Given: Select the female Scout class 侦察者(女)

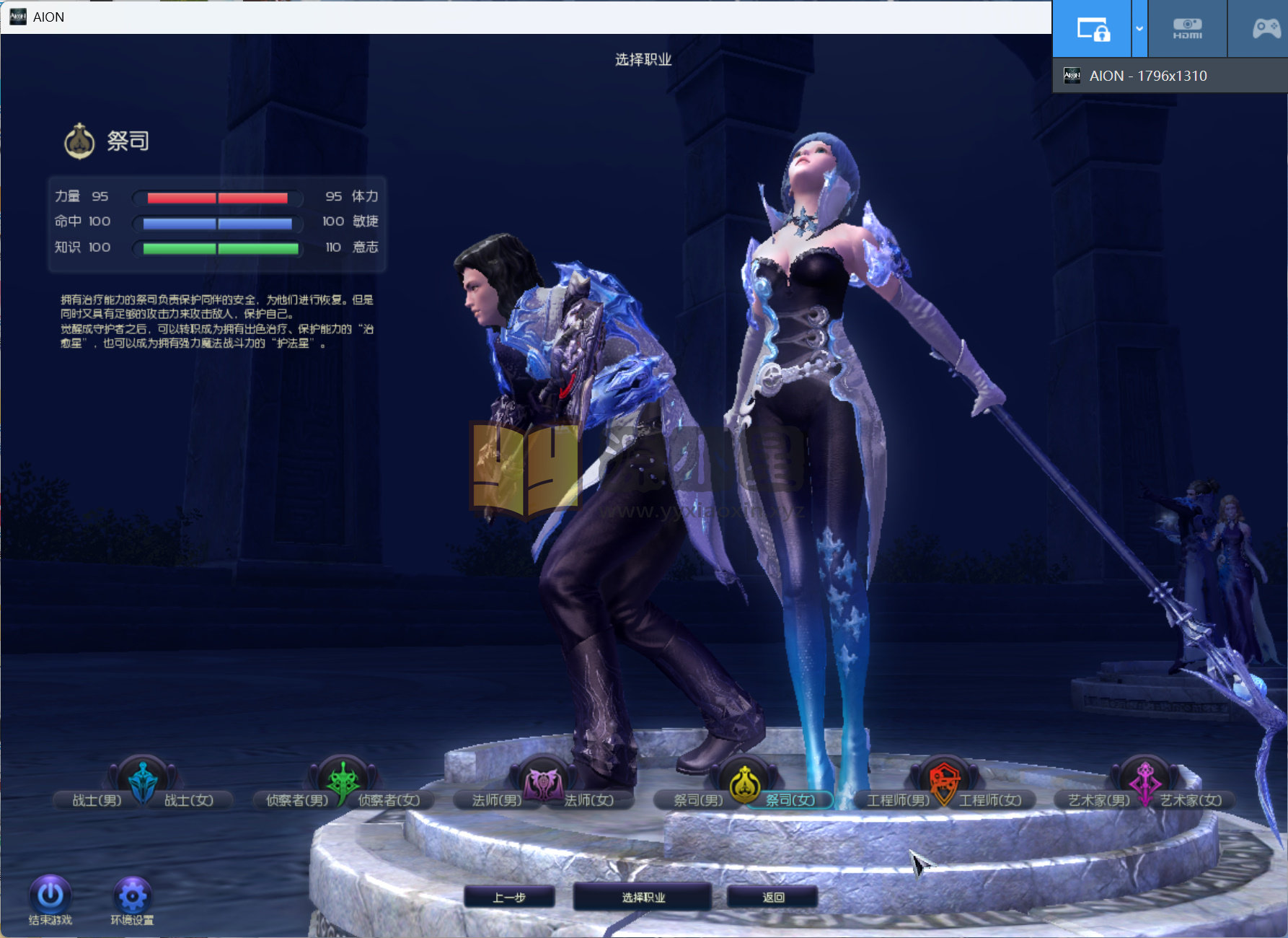Looking at the screenshot, I should pyautogui.click(x=389, y=800).
